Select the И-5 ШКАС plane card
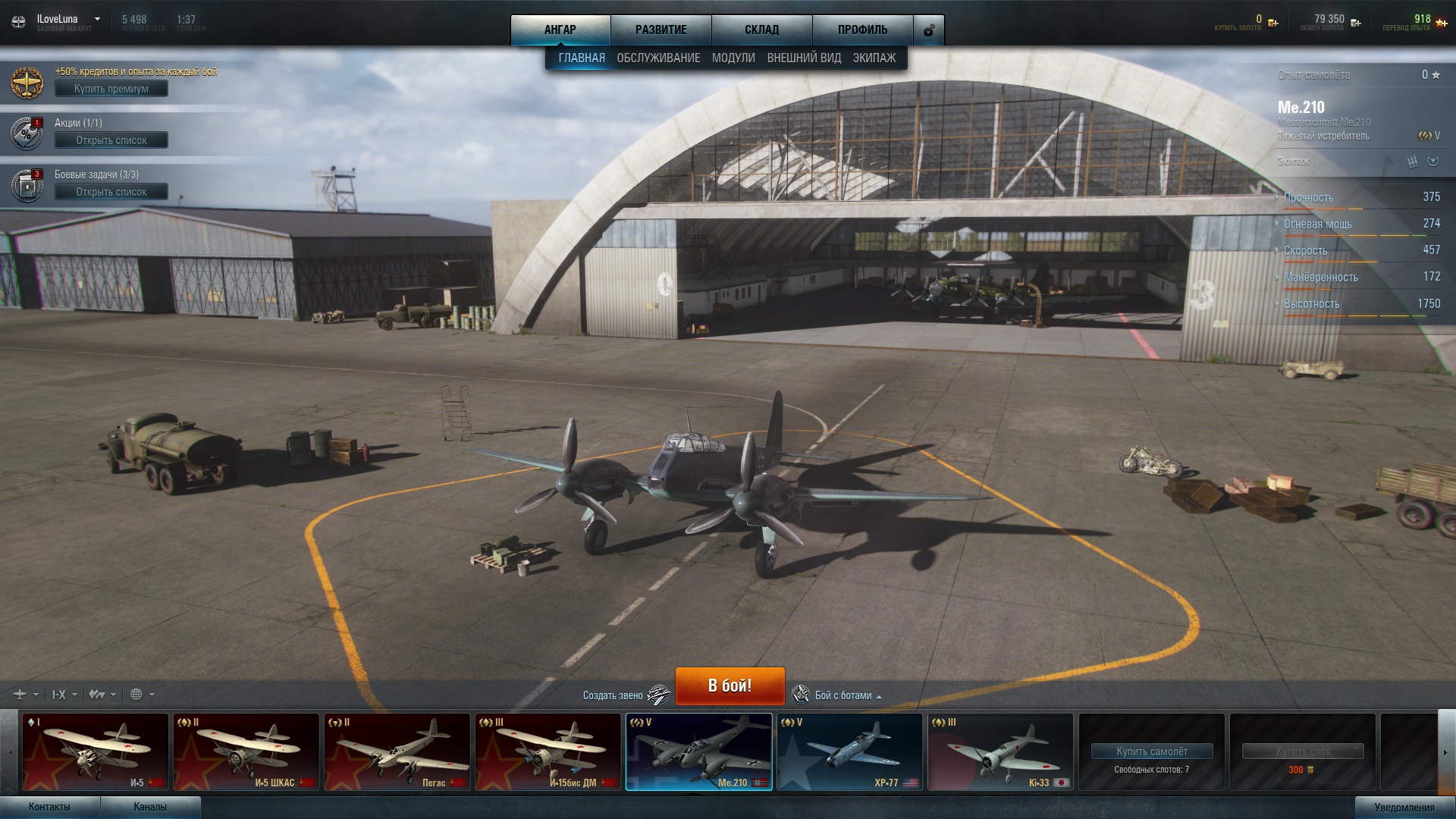 [246, 752]
